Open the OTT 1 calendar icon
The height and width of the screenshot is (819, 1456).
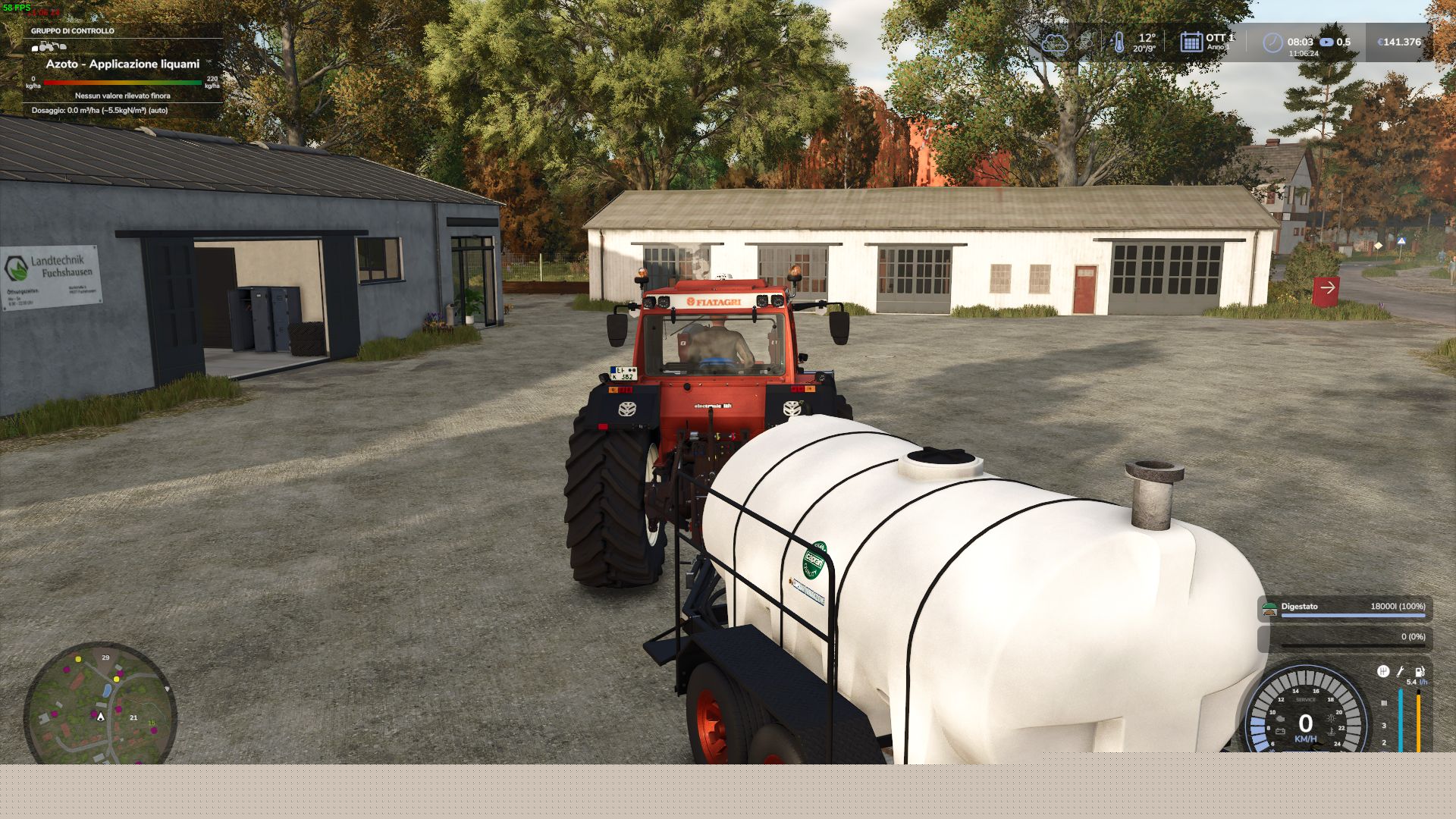coord(1191,42)
